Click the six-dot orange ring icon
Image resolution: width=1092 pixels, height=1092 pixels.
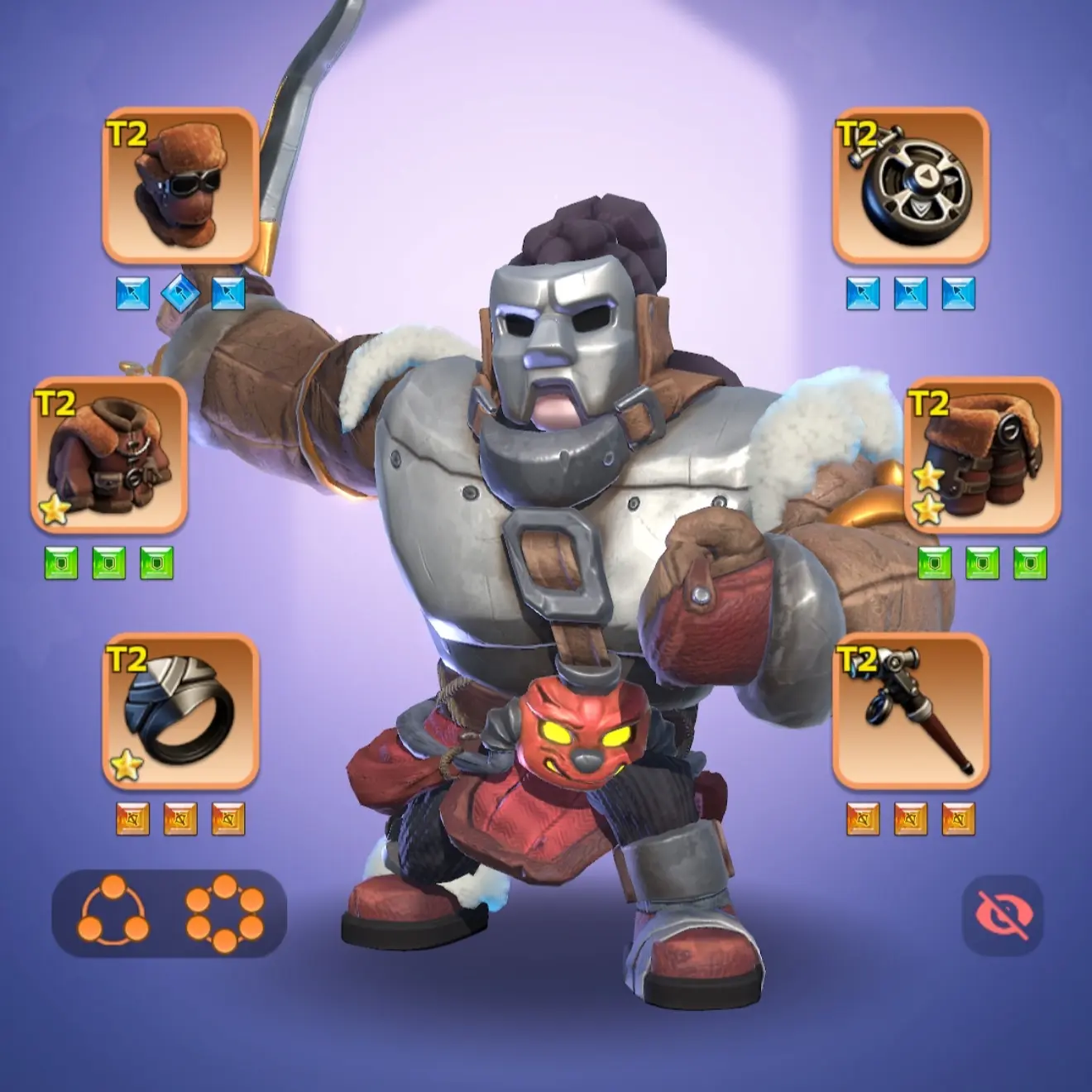225,911
